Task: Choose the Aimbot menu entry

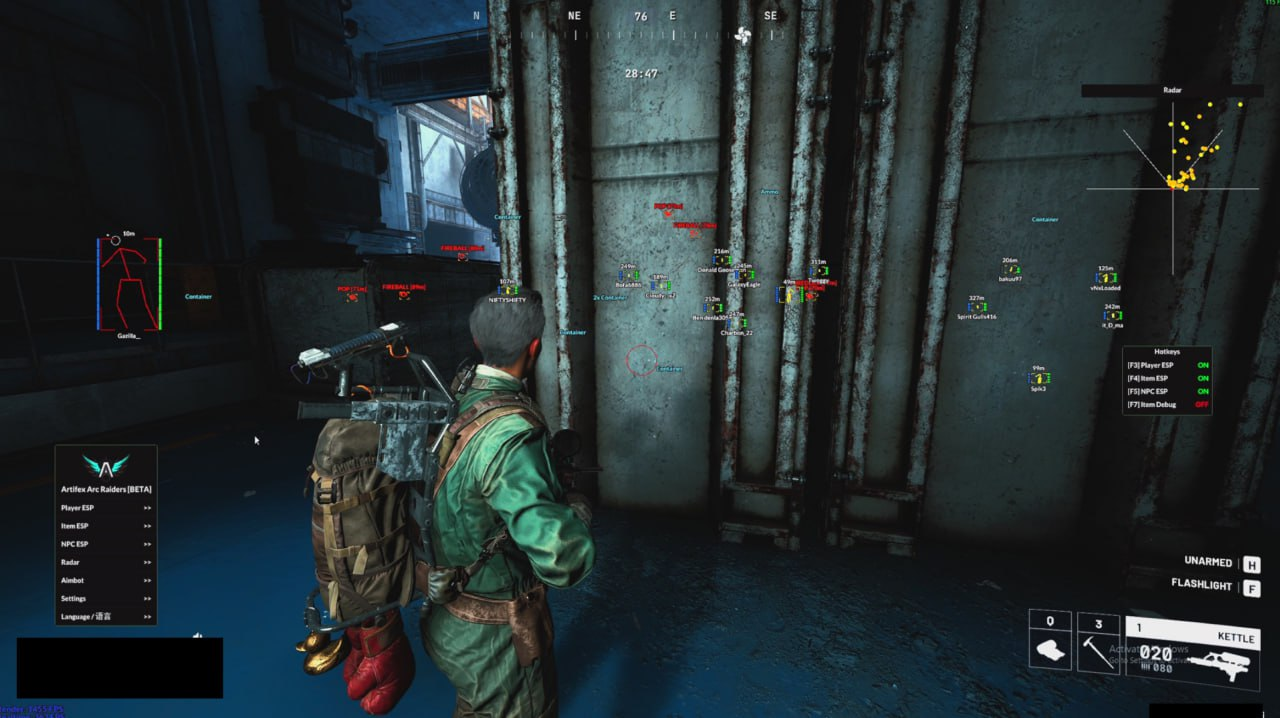Action: point(105,580)
